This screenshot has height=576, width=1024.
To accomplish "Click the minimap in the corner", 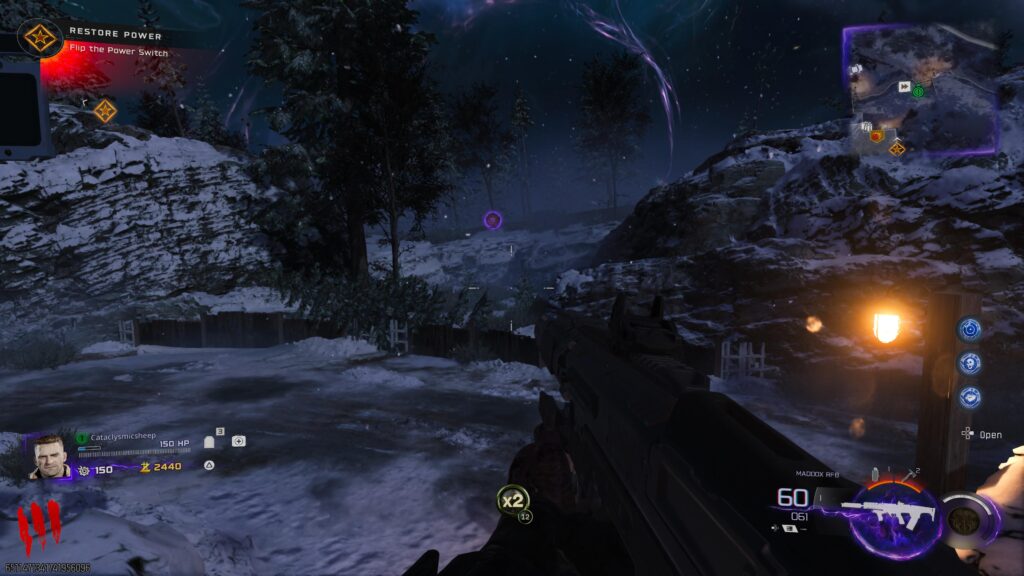I will [x=920, y=90].
